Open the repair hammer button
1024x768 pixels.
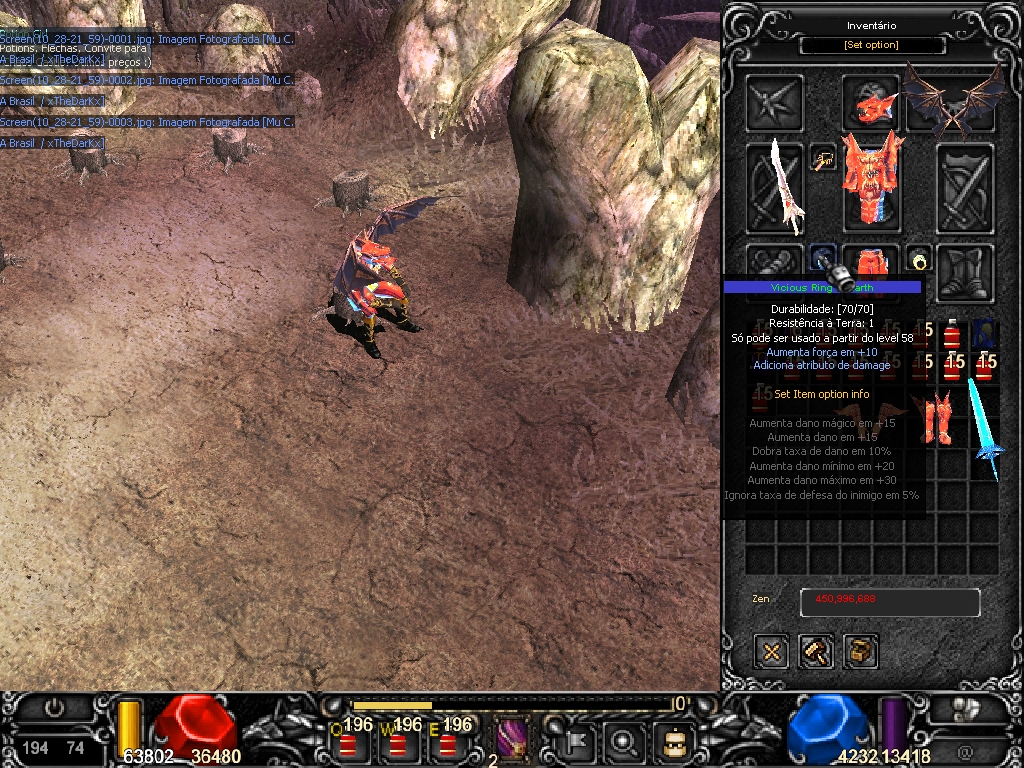coord(816,652)
